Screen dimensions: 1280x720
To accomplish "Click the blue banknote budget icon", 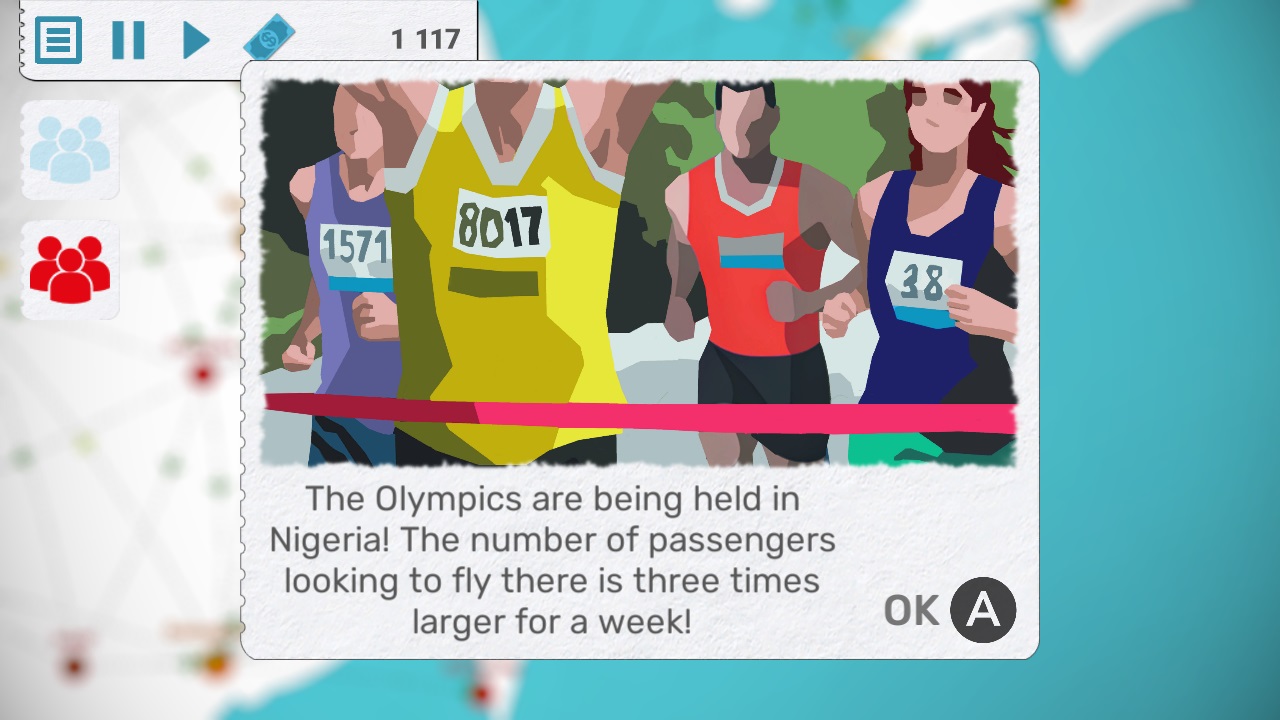I will point(268,36).
